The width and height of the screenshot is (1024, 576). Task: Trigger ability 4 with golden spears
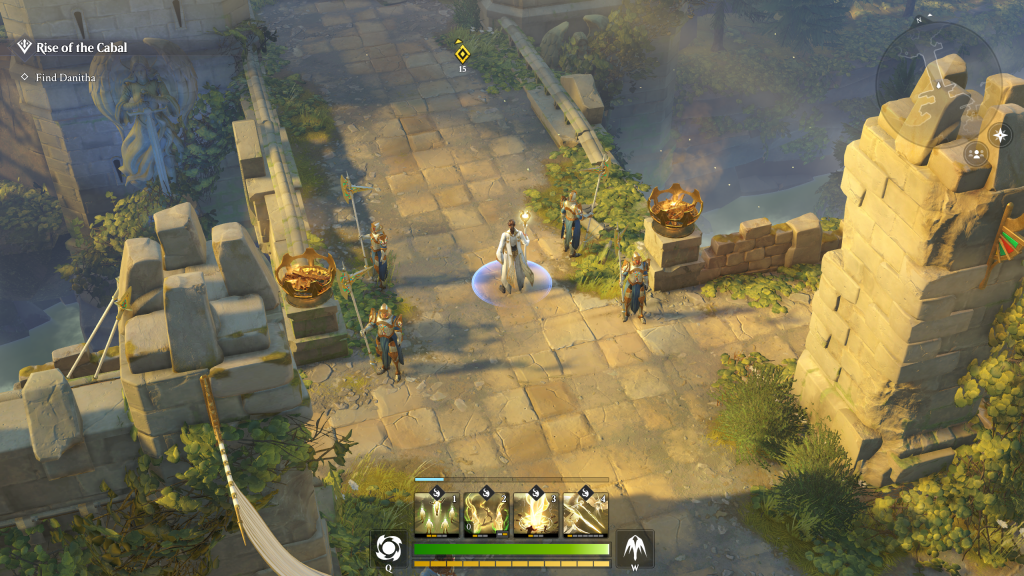point(585,512)
